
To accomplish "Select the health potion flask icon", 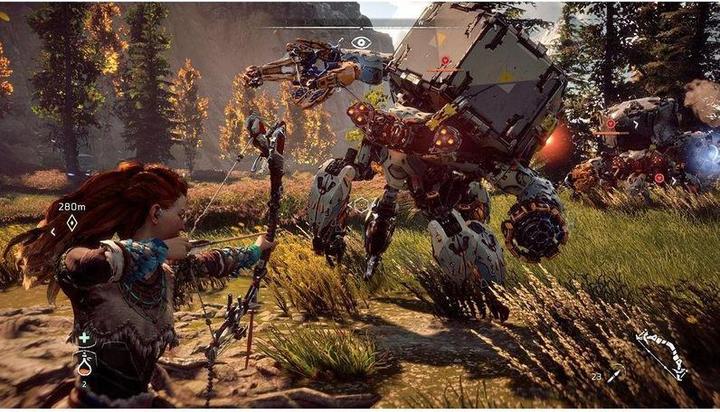I will click(85, 362).
